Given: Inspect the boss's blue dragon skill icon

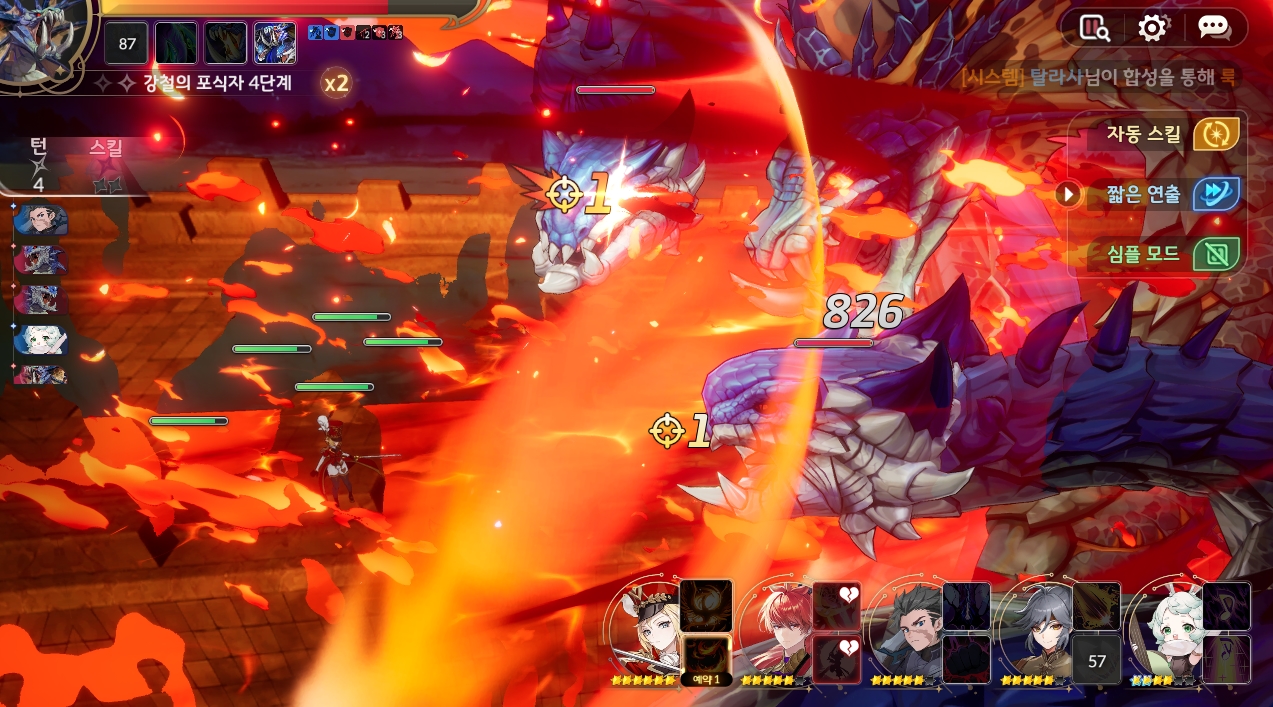Looking at the screenshot, I should click(275, 43).
